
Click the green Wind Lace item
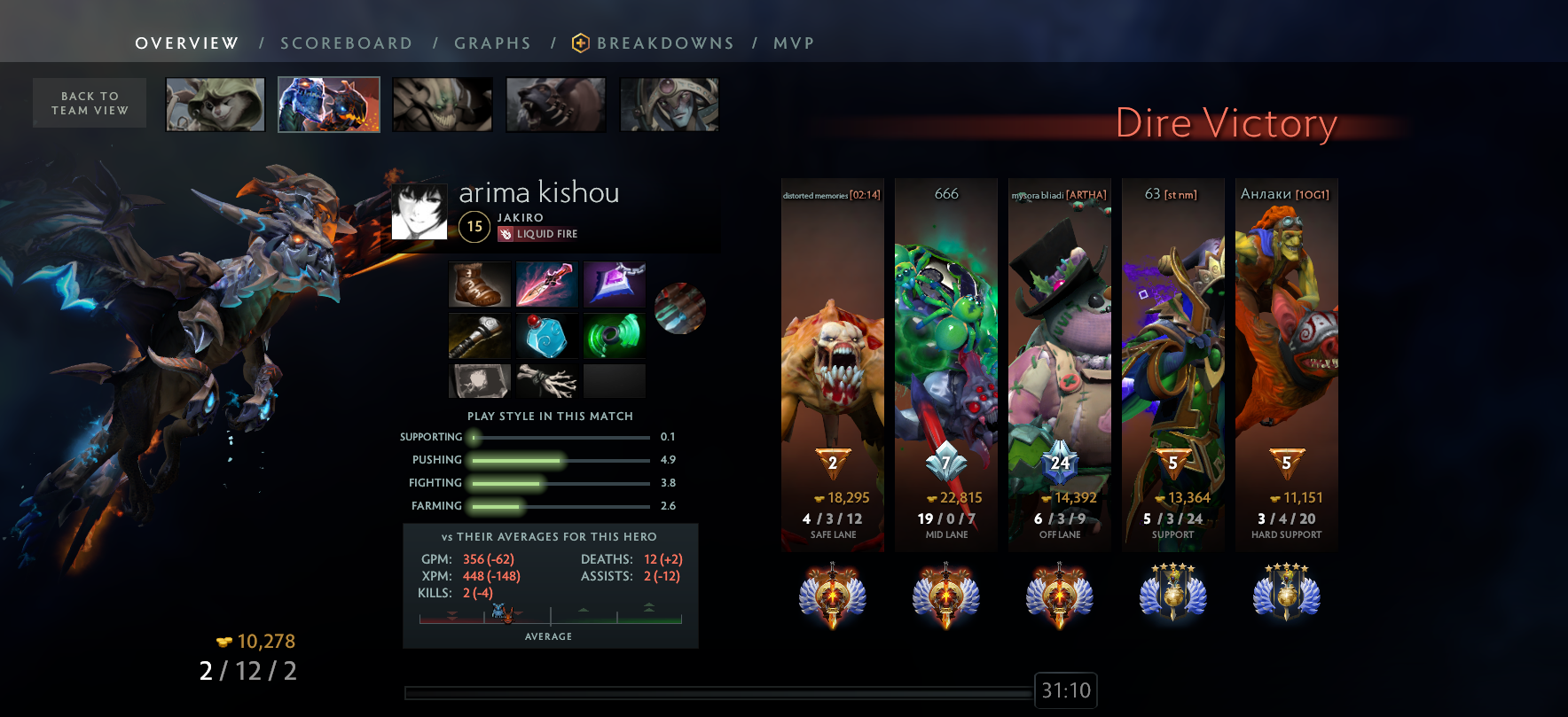pyautogui.click(x=615, y=337)
